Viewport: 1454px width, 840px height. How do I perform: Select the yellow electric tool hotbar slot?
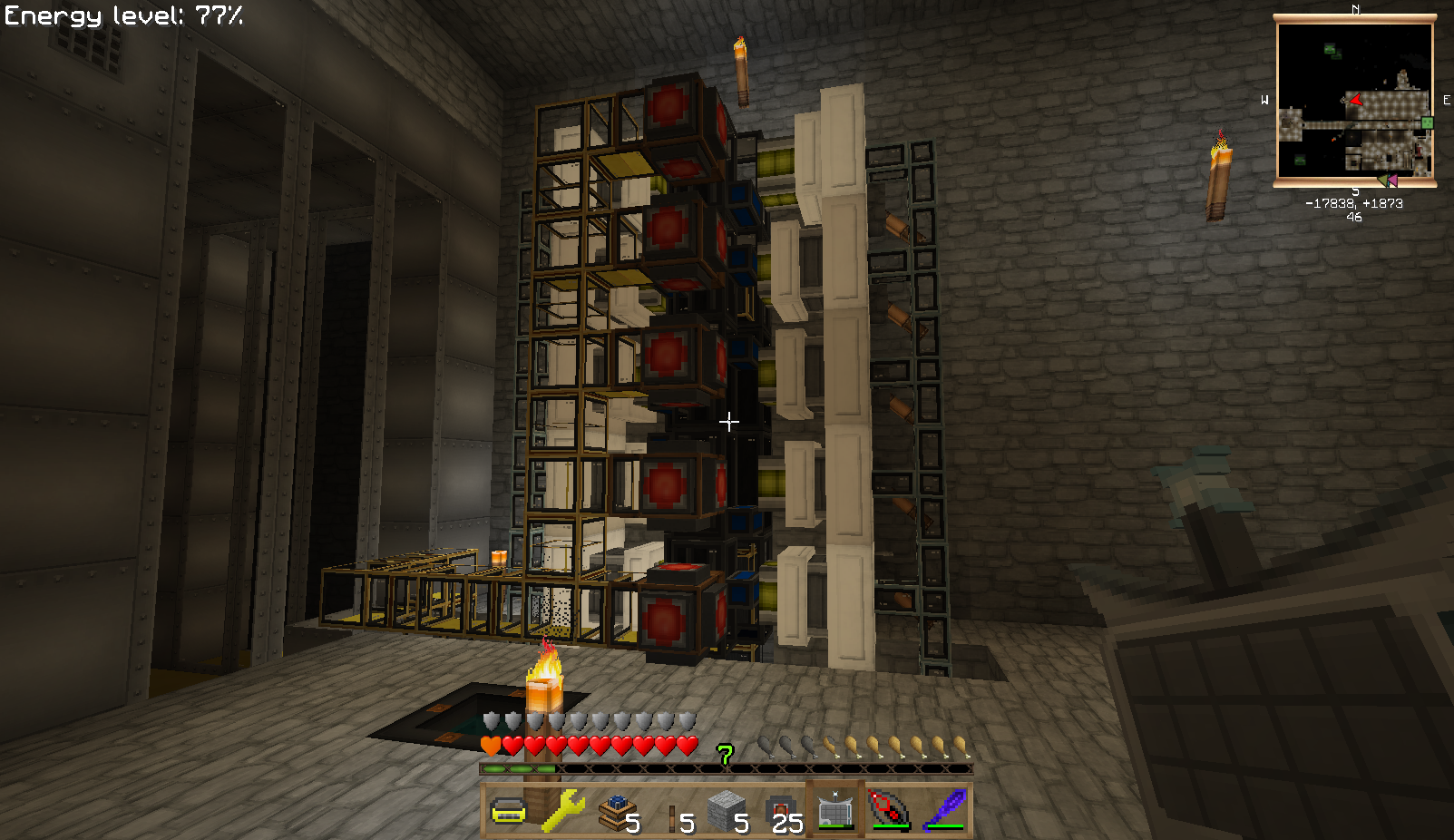pyautogui.click(x=508, y=810)
